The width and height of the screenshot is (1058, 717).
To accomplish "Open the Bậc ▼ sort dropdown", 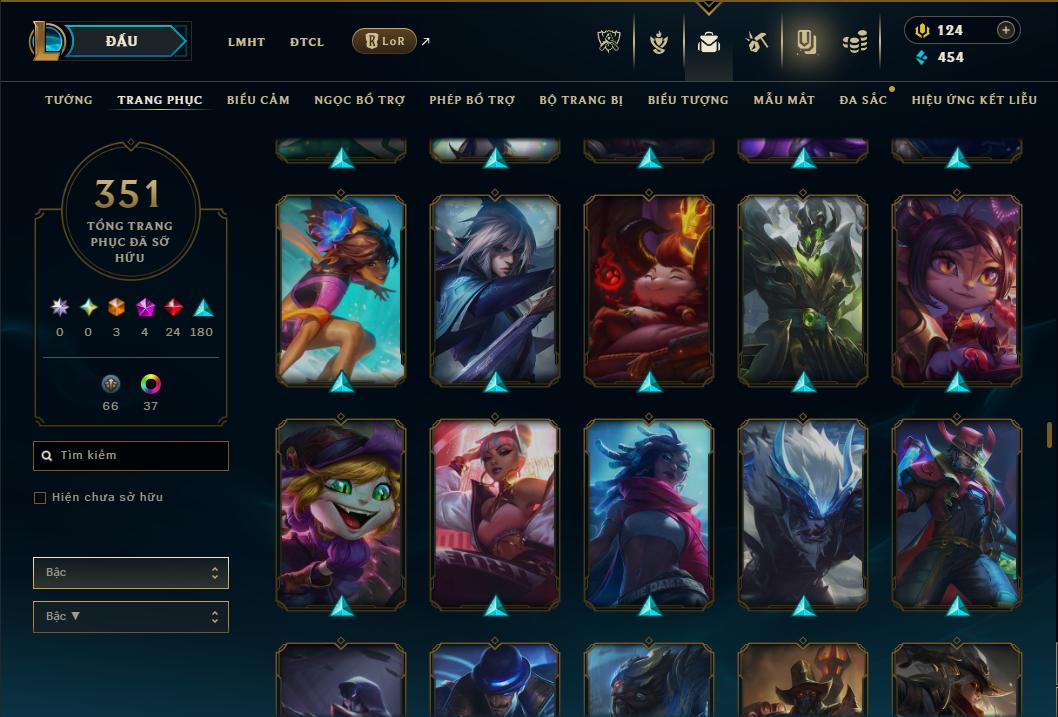I will click(x=130, y=617).
